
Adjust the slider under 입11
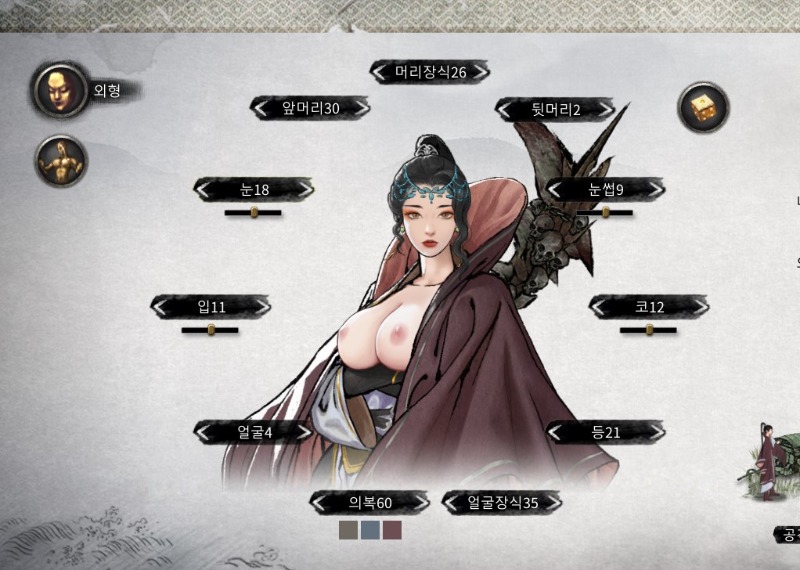click(x=212, y=329)
